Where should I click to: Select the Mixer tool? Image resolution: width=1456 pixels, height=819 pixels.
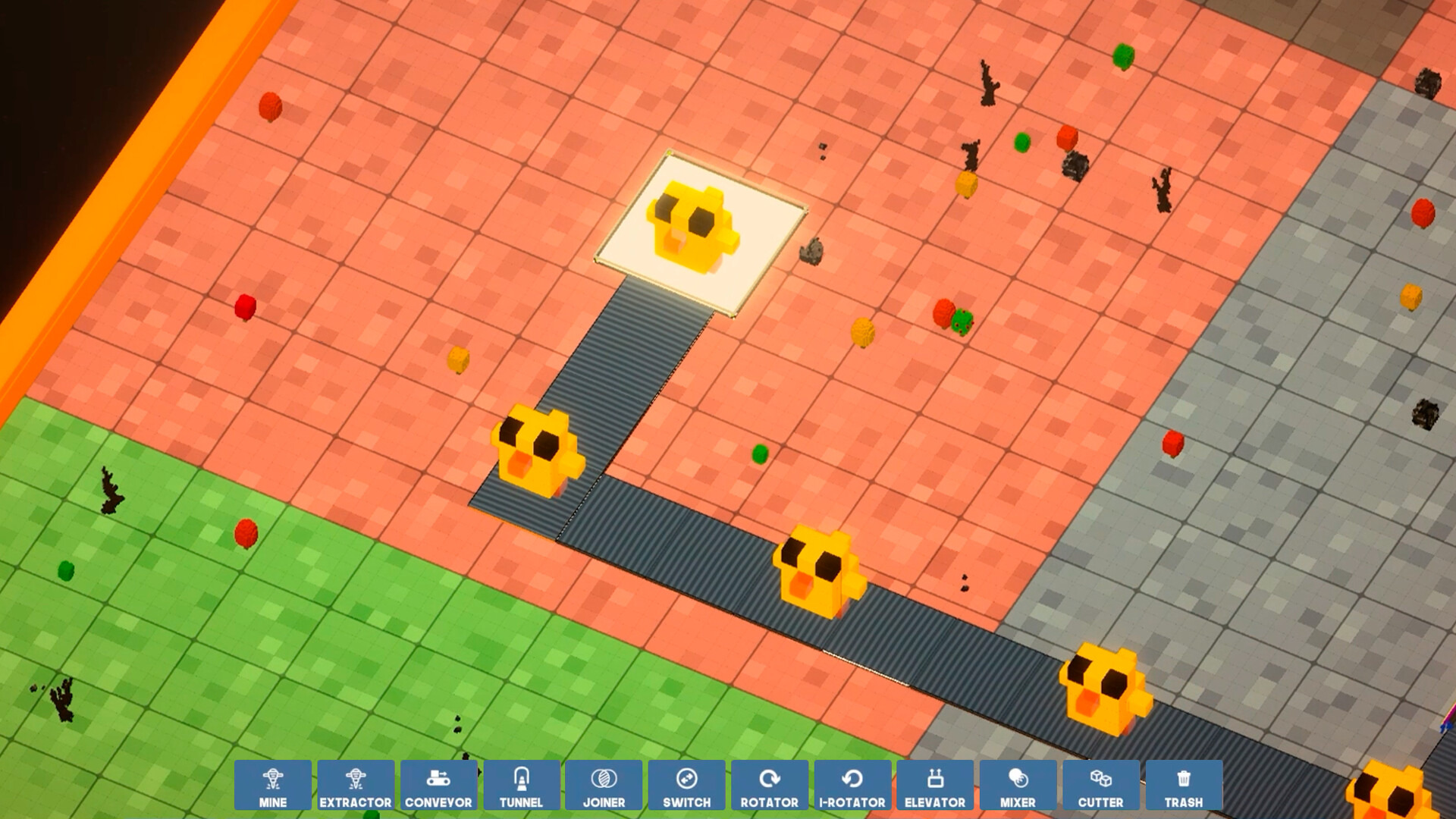(1018, 784)
